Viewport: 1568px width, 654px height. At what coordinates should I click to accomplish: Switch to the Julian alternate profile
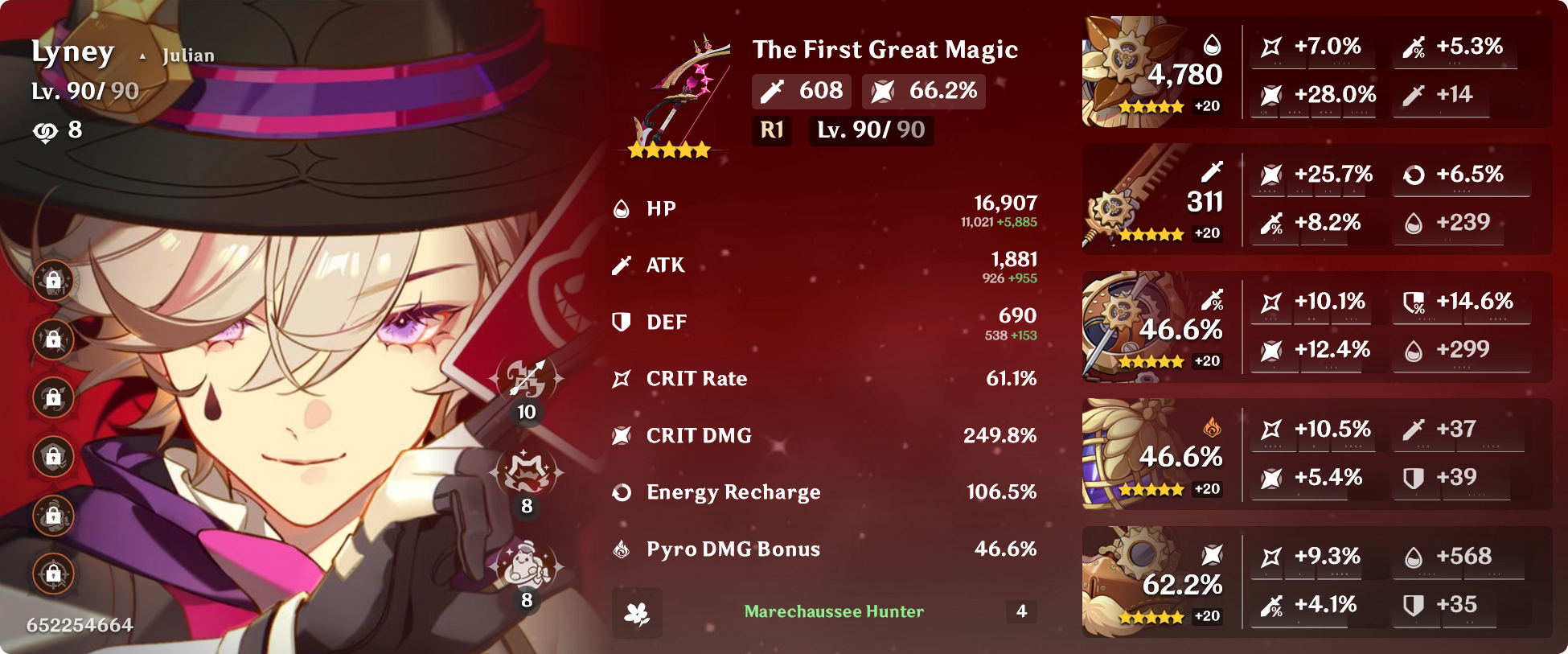tap(187, 56)
